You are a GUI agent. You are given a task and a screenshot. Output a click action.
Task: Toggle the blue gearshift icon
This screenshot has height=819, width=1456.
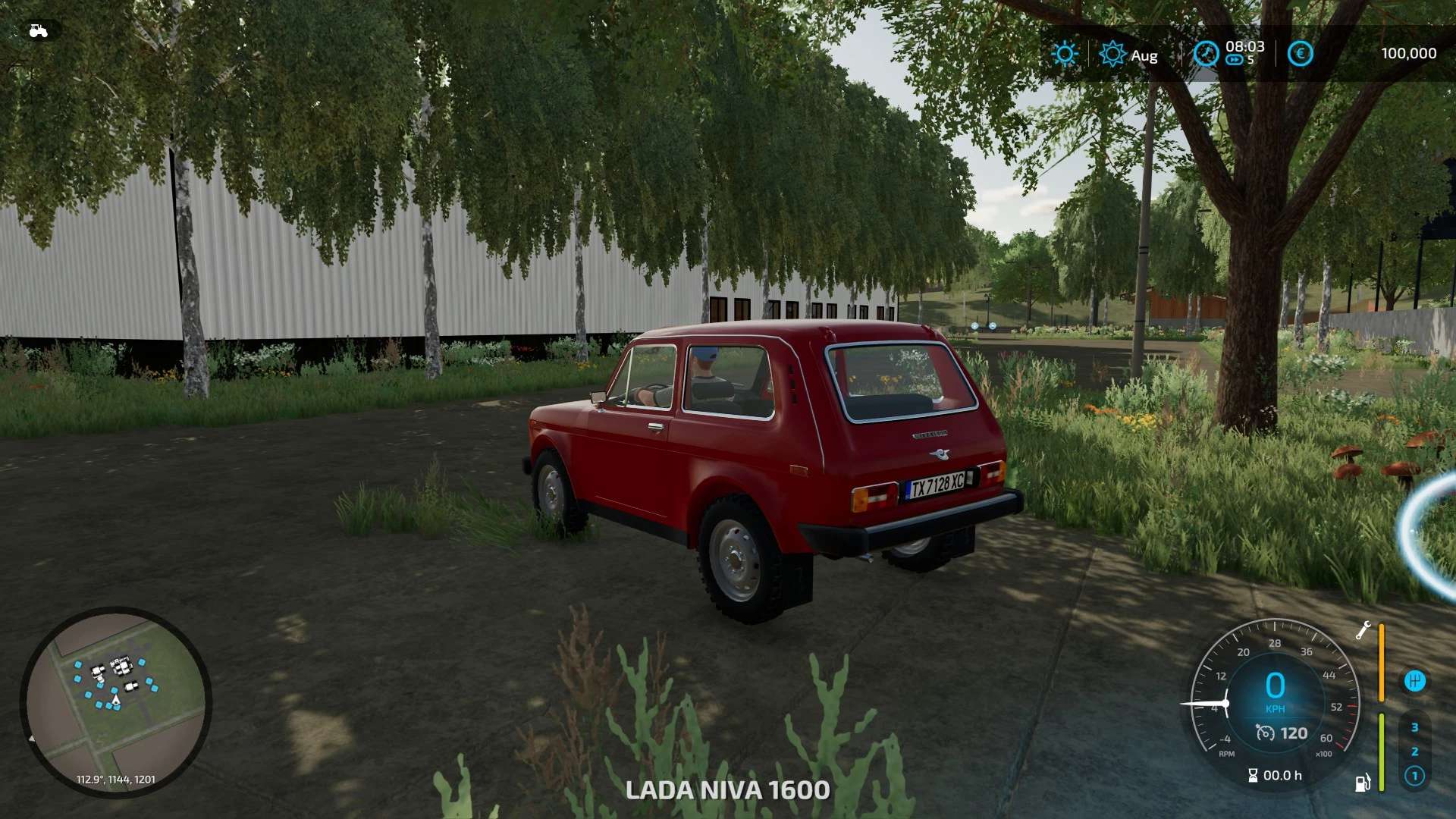(x=1414, y=681)
